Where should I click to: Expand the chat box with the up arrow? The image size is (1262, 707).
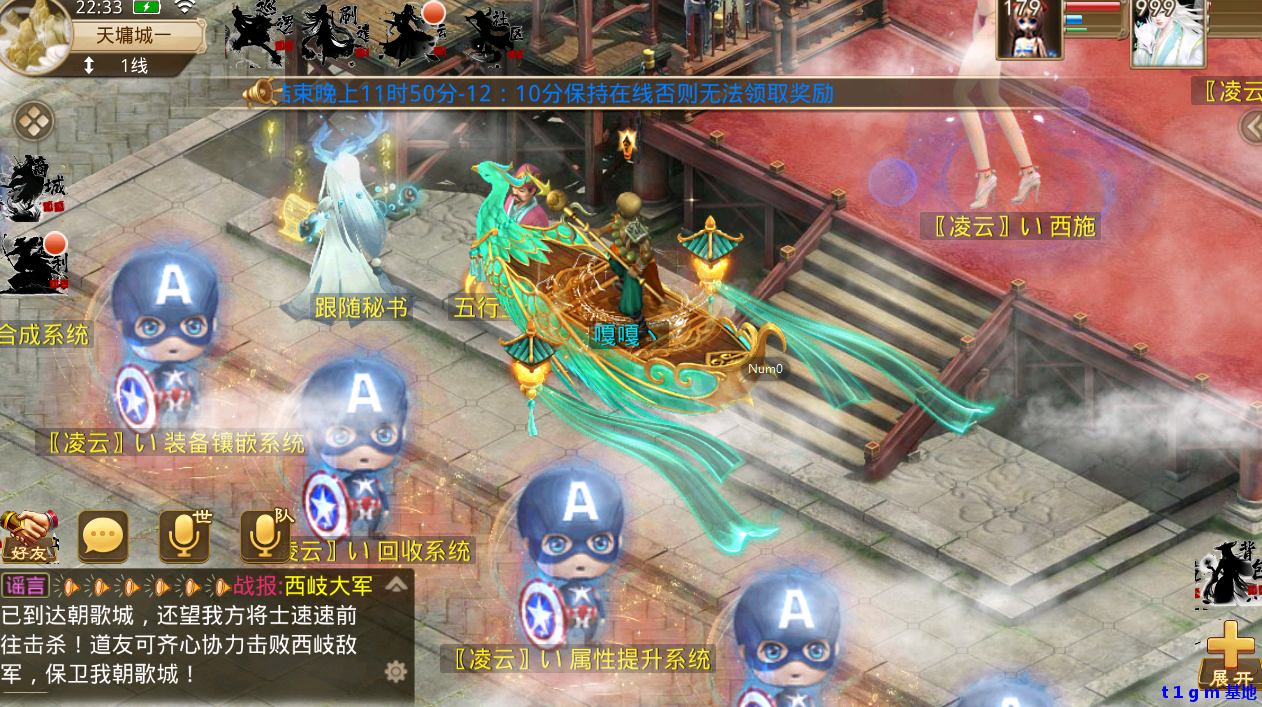tap(397, 584)
